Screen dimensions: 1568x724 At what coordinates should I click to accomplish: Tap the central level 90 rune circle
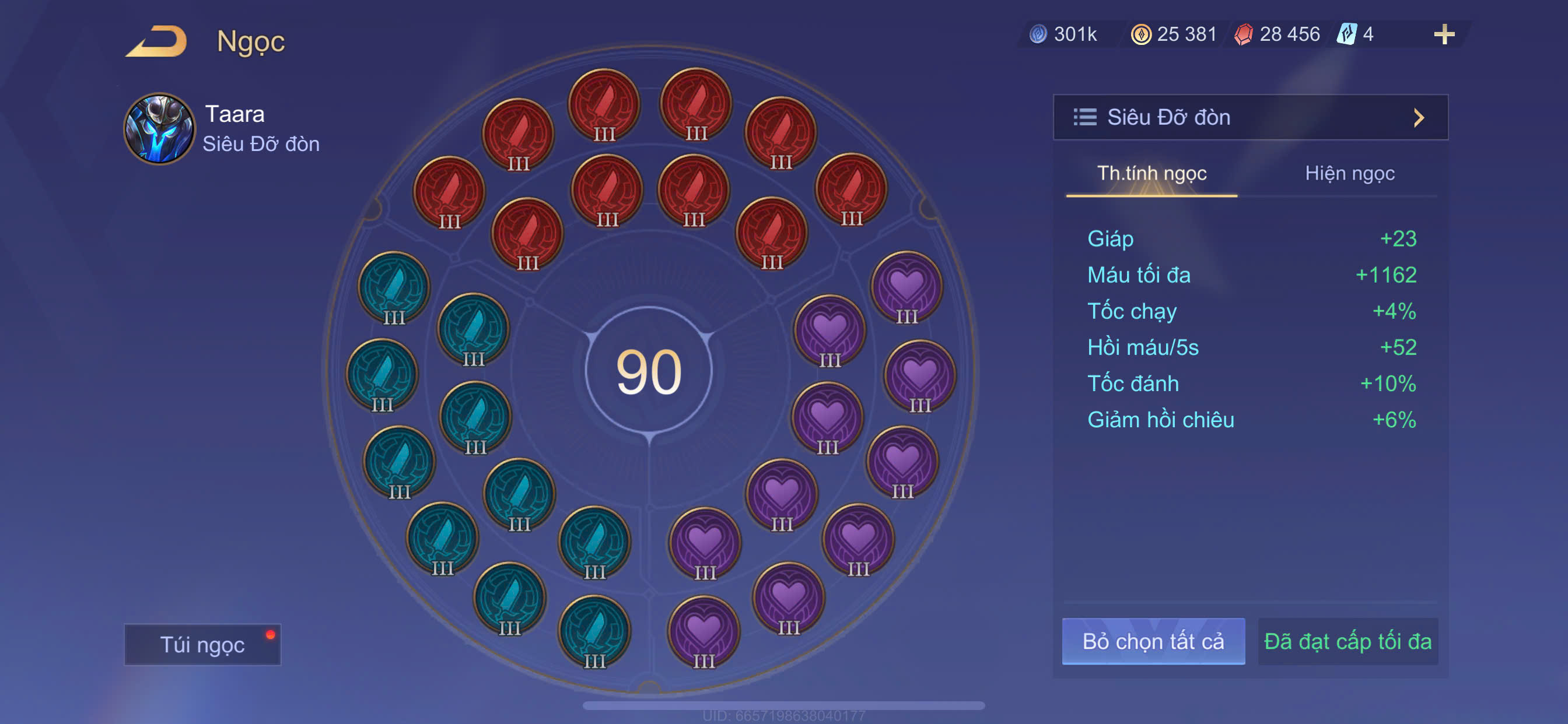click(649, 371)
